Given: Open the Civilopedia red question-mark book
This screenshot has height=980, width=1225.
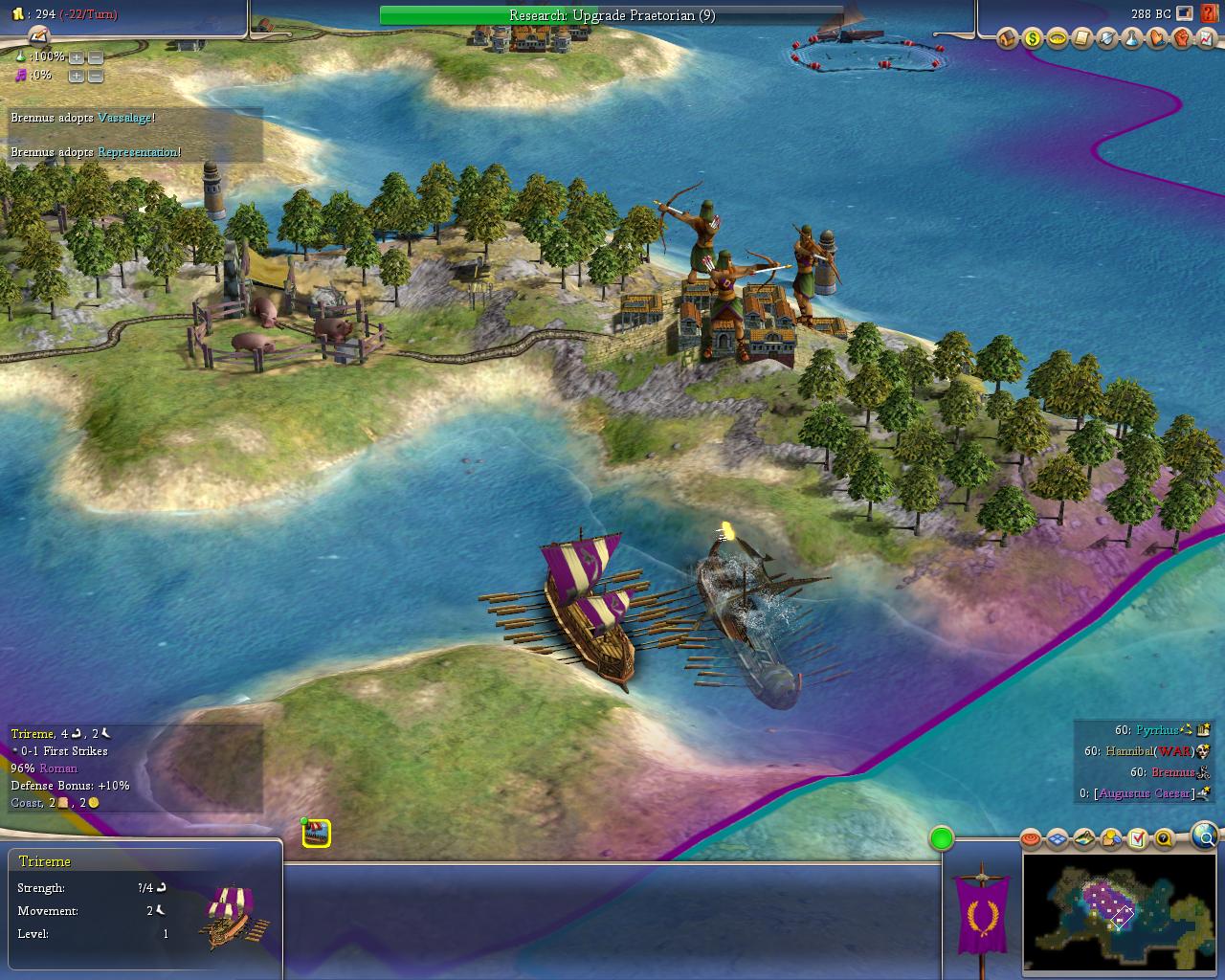Looking at the screenshot, I should (x=1210, y=13).
